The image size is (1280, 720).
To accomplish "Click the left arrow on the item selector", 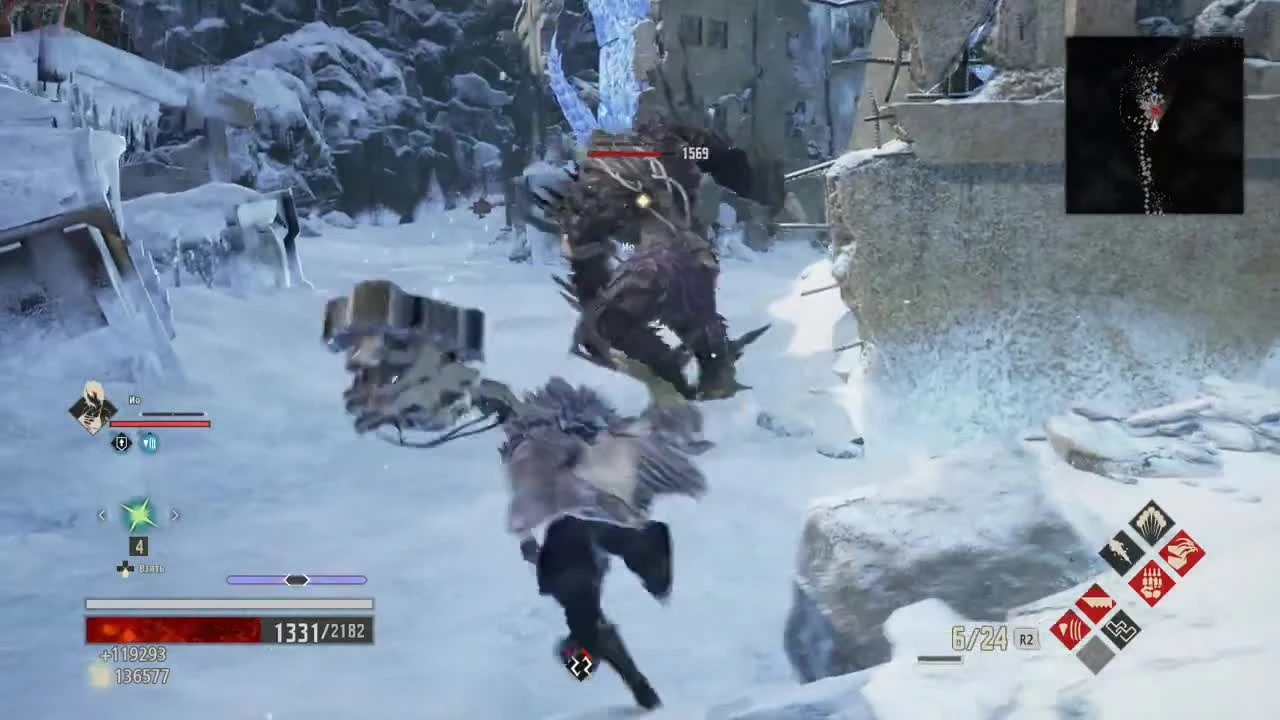I will click(101, 514).
